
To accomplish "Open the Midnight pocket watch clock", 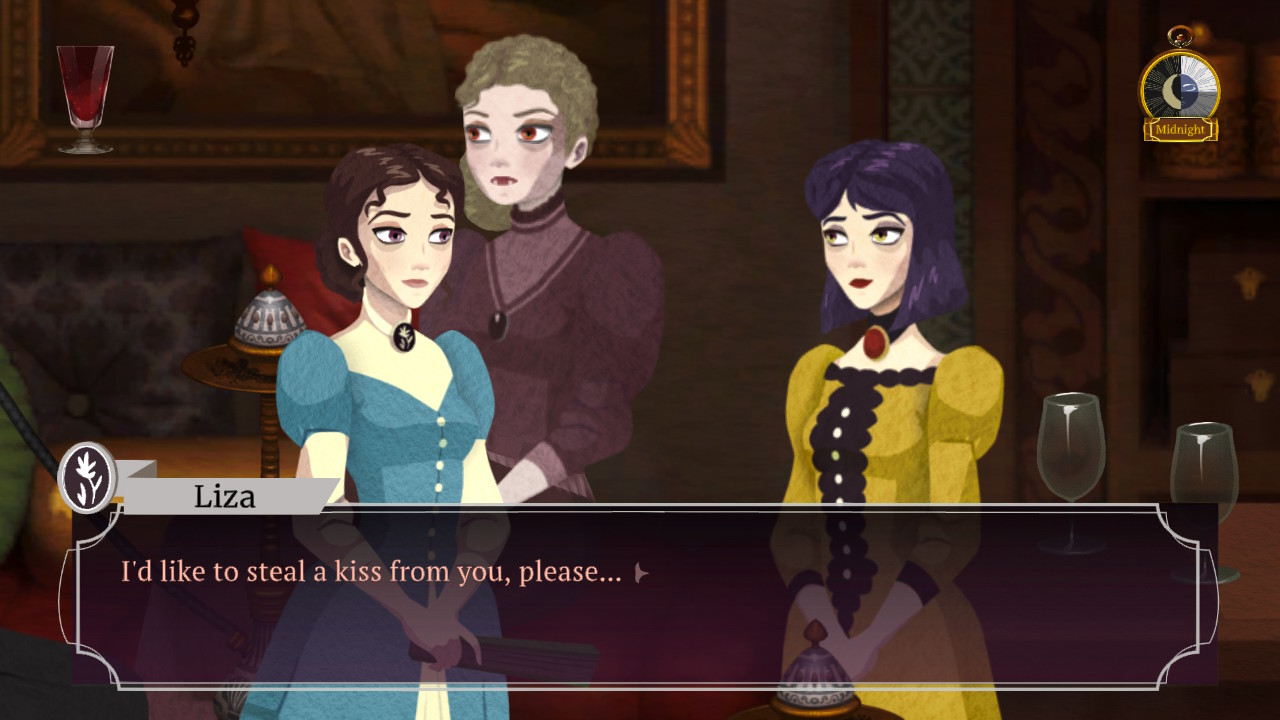I will [x=1180, y=90].
